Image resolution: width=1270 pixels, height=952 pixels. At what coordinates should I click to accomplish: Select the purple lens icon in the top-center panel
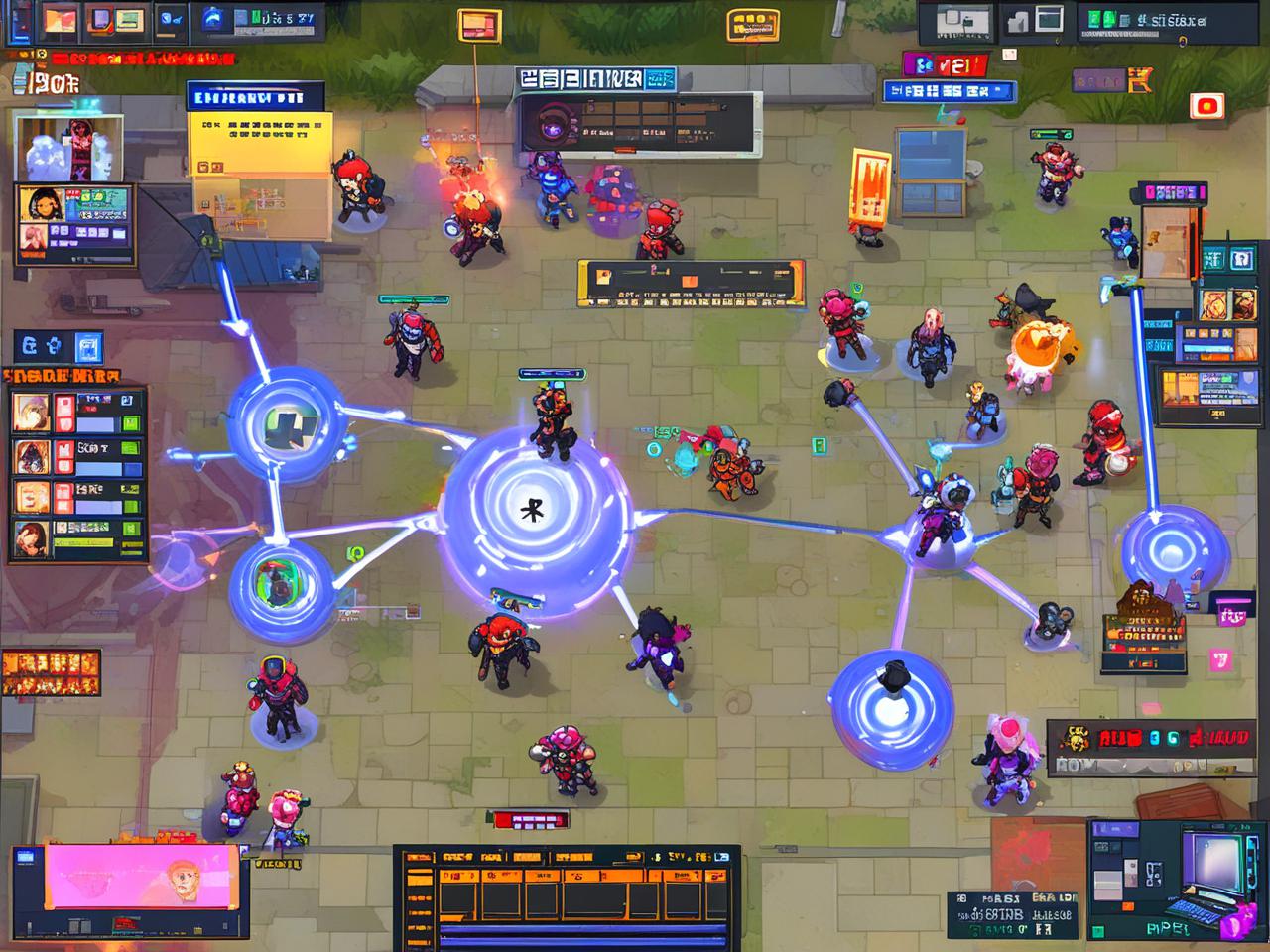548,126
